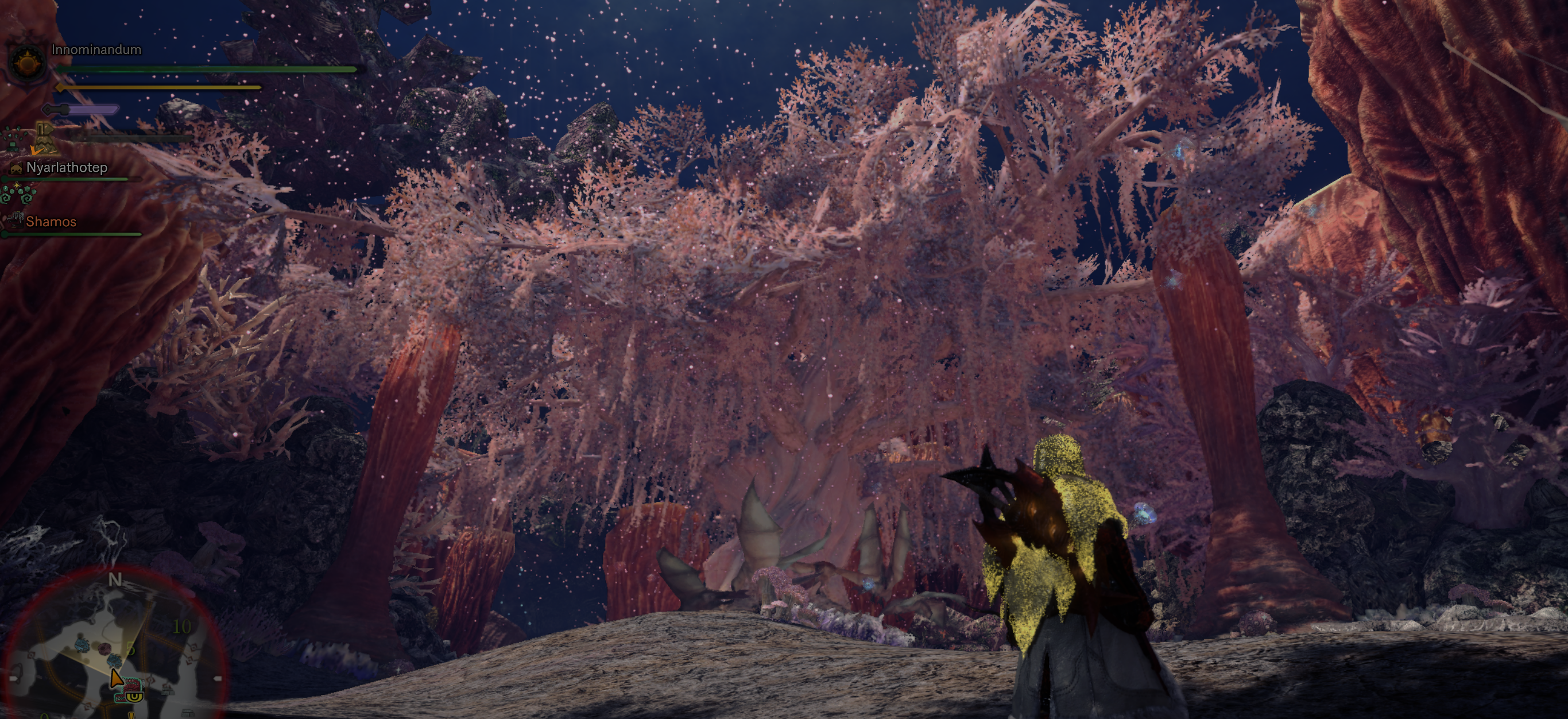Click the N compass marker on the minimap

point(115,578)
